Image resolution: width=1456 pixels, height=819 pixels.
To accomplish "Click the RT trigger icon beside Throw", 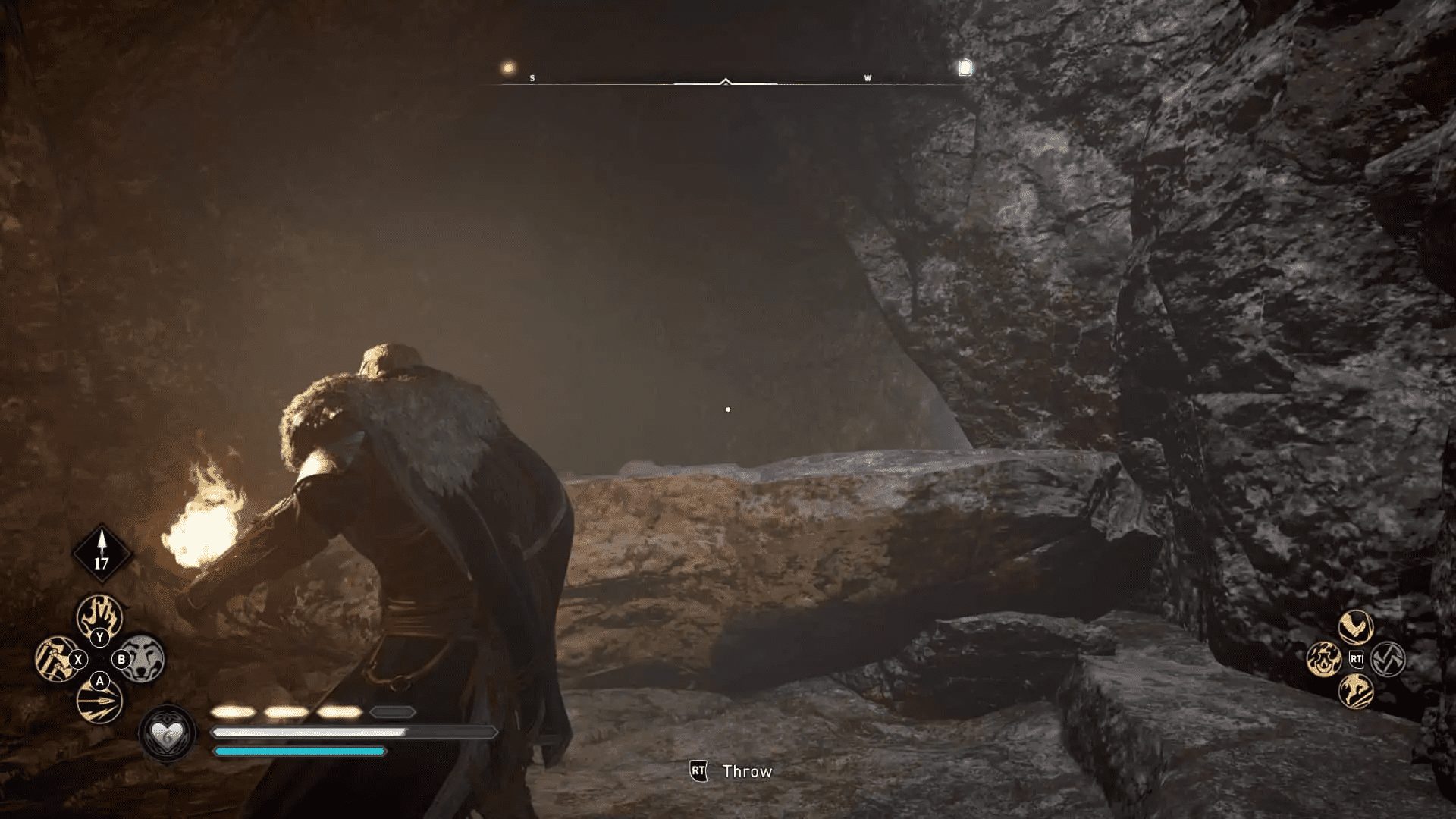I will coord(697,771).
